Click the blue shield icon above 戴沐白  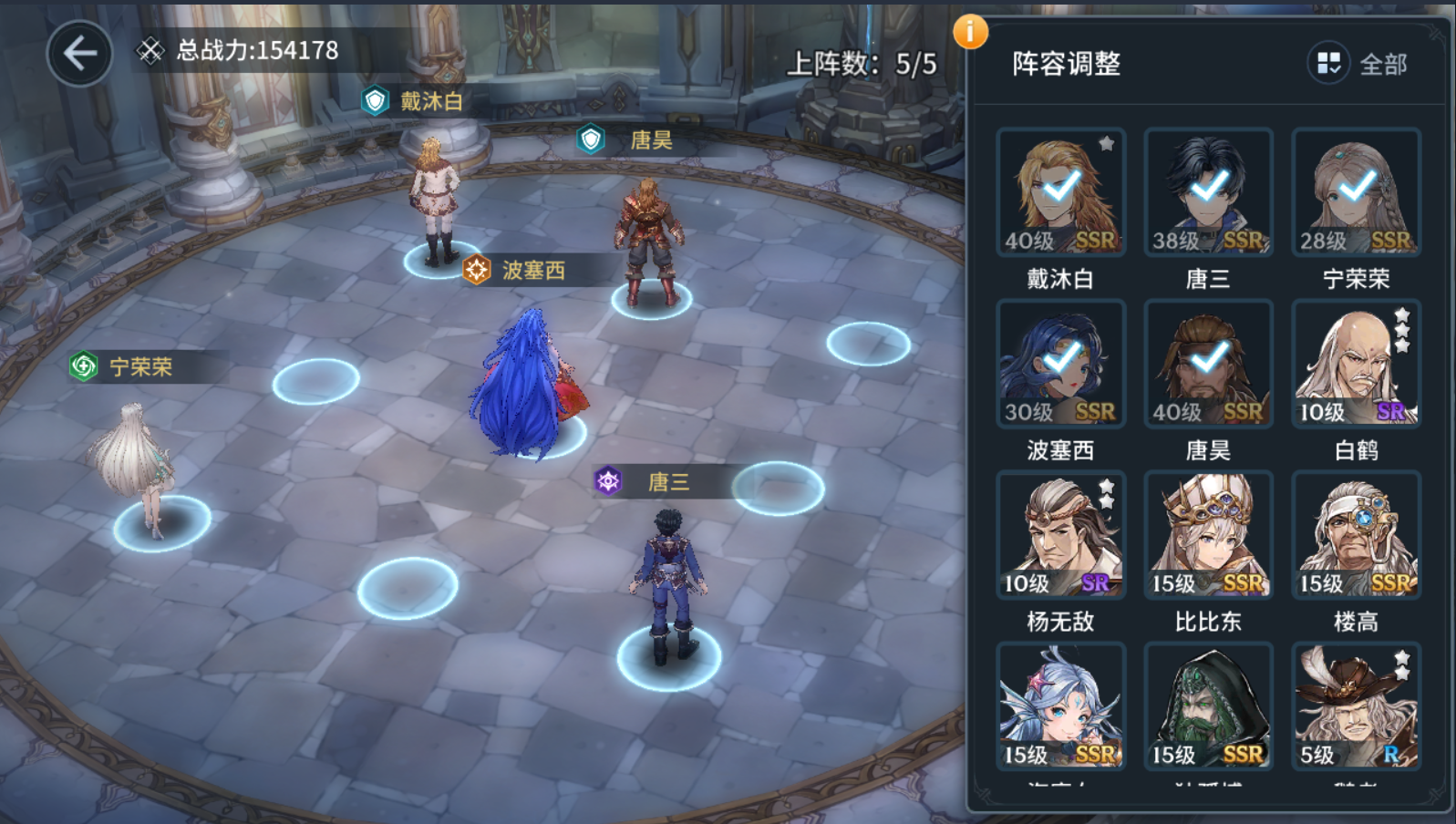pos(377,101)
